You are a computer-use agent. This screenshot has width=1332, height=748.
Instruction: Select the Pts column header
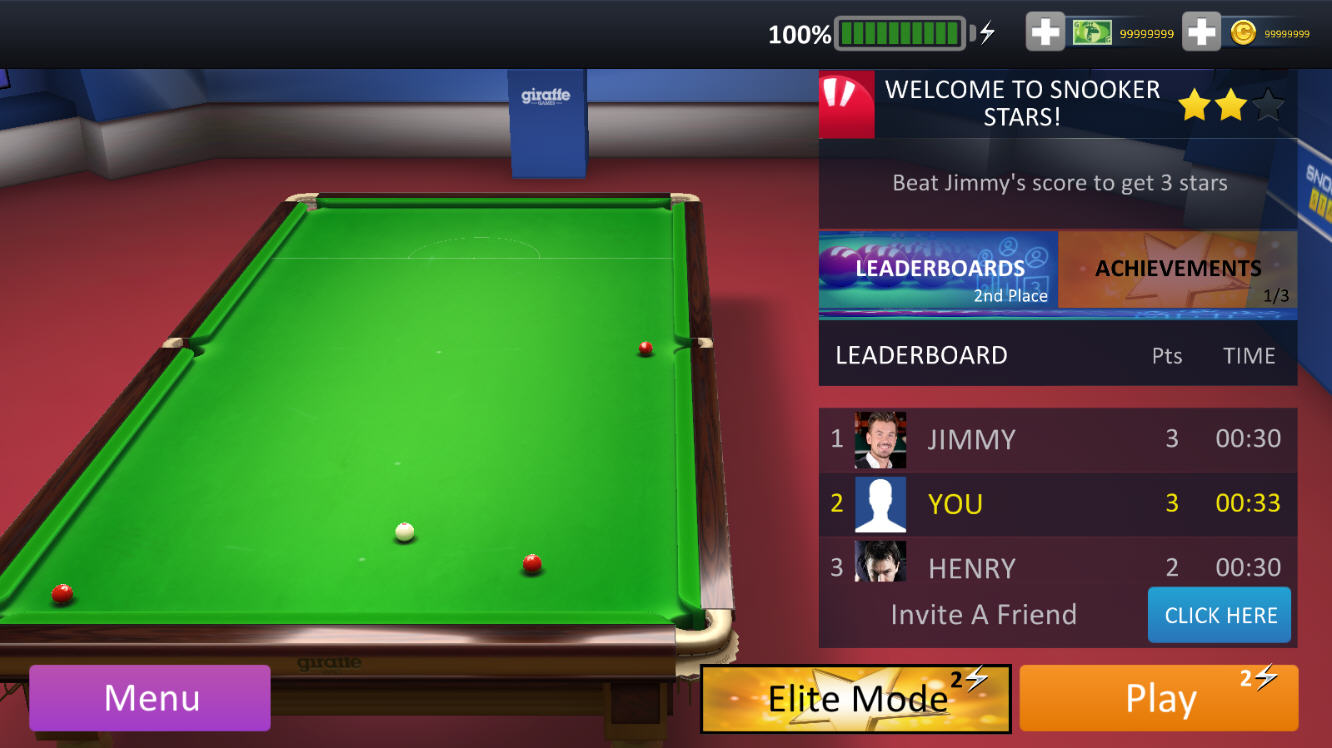[x=1166, y=354]
